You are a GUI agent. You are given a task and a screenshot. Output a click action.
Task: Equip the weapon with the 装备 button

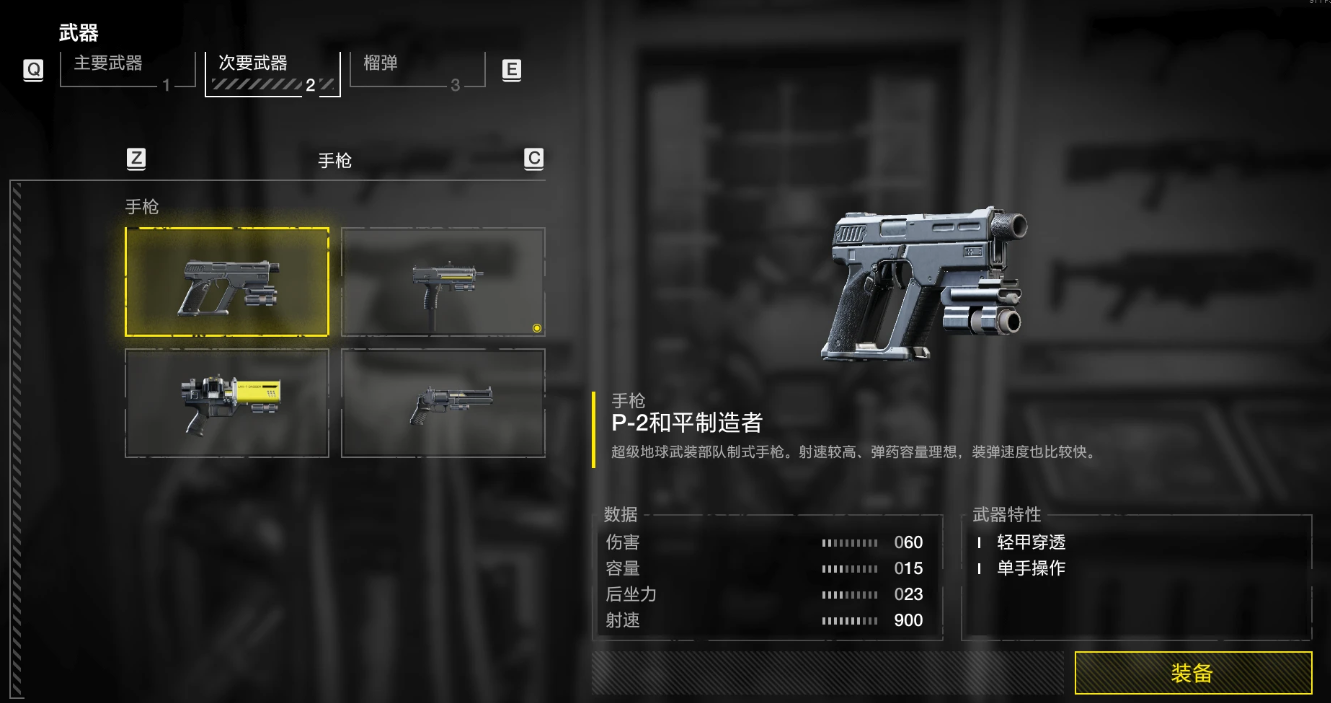1192,673
